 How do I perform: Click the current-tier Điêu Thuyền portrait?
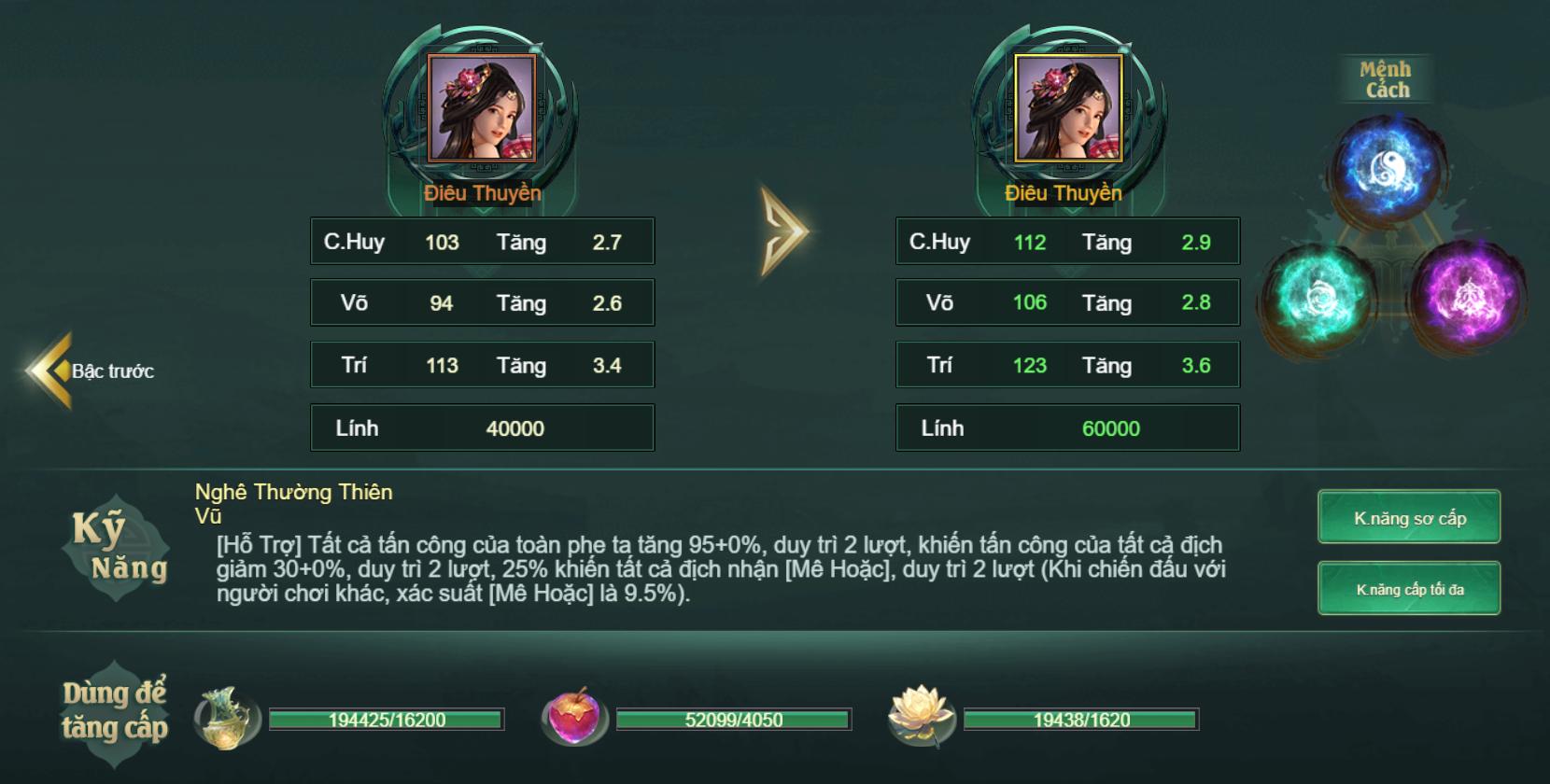(x=481, y=107)
